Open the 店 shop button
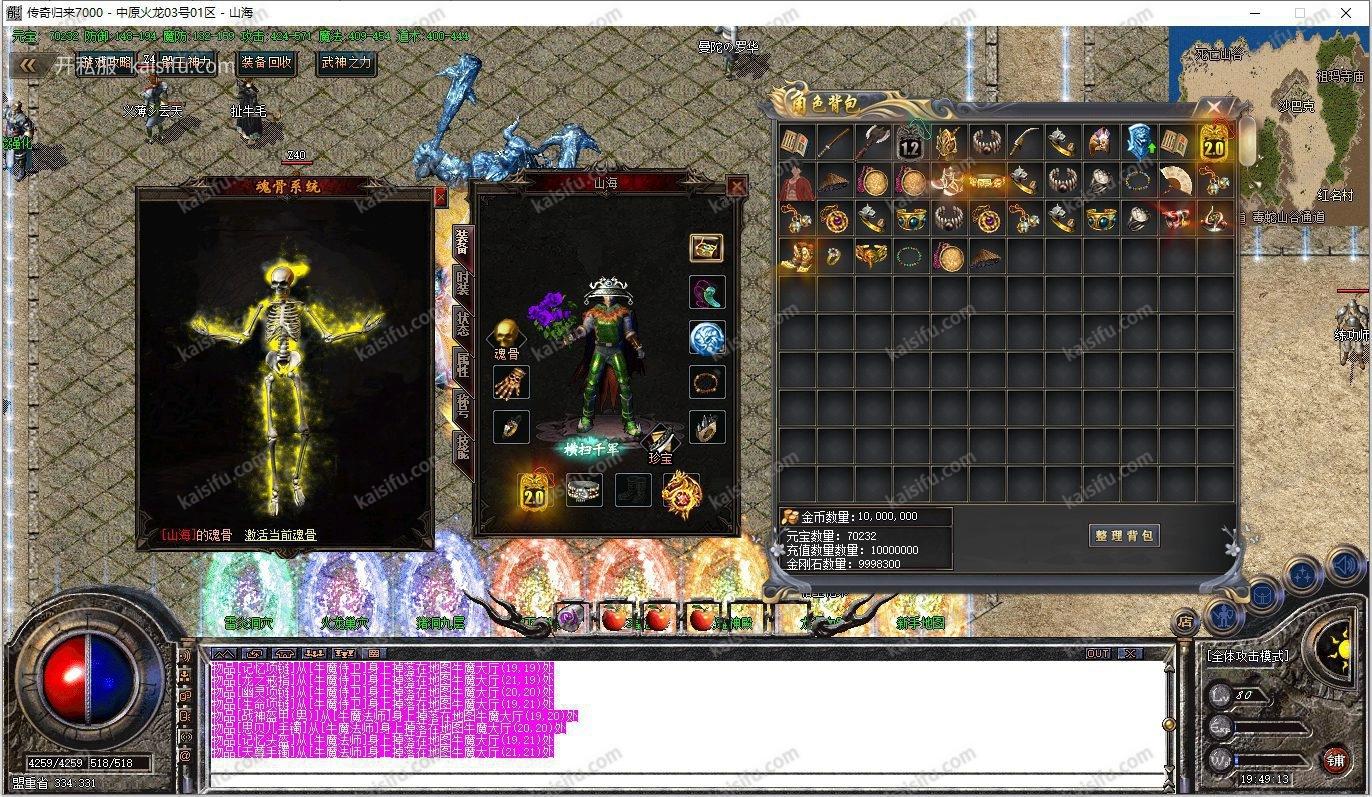The width and height of the screenshot is (1372, 797). (1185, 621)
